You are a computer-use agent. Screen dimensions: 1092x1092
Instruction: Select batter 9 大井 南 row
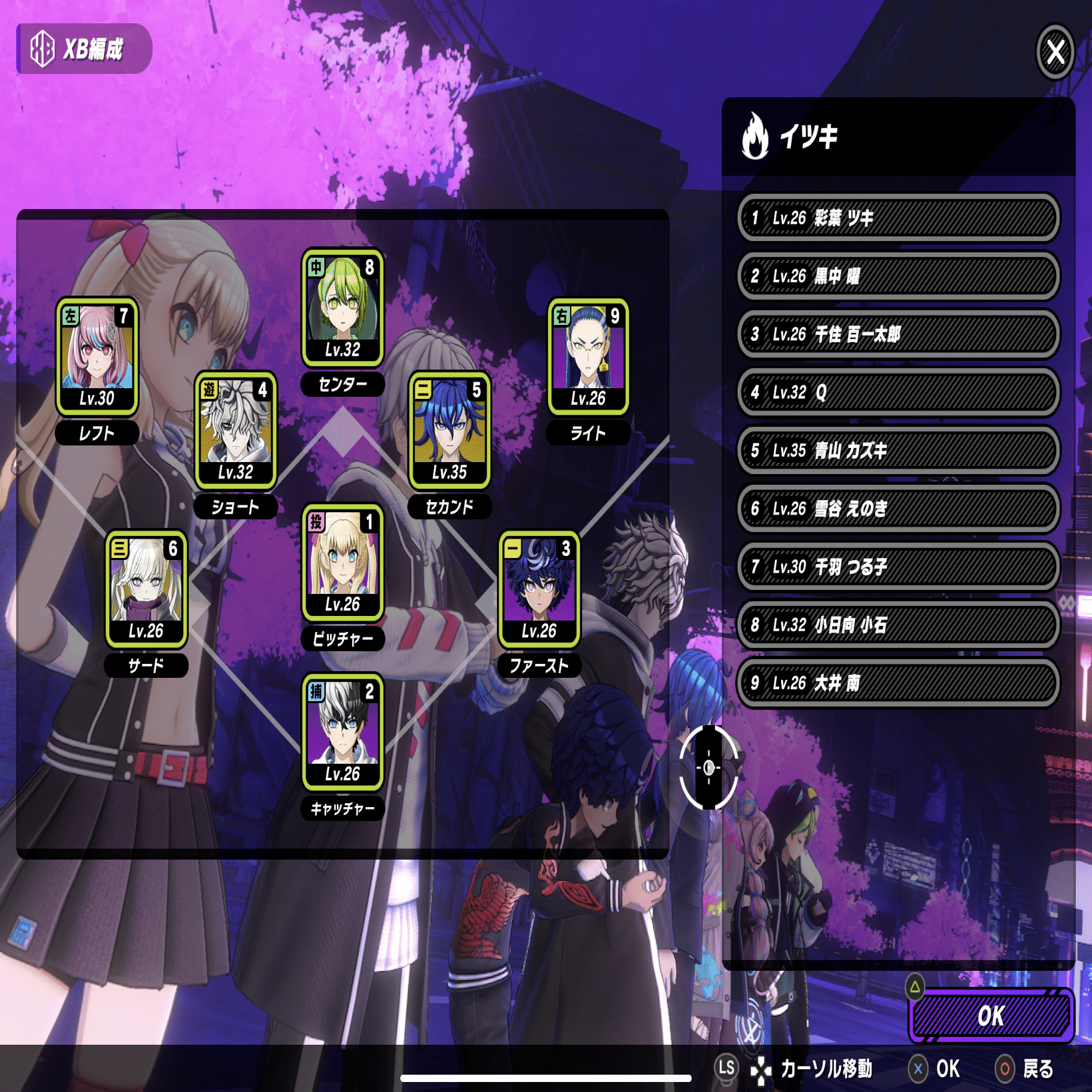point(898,682)
